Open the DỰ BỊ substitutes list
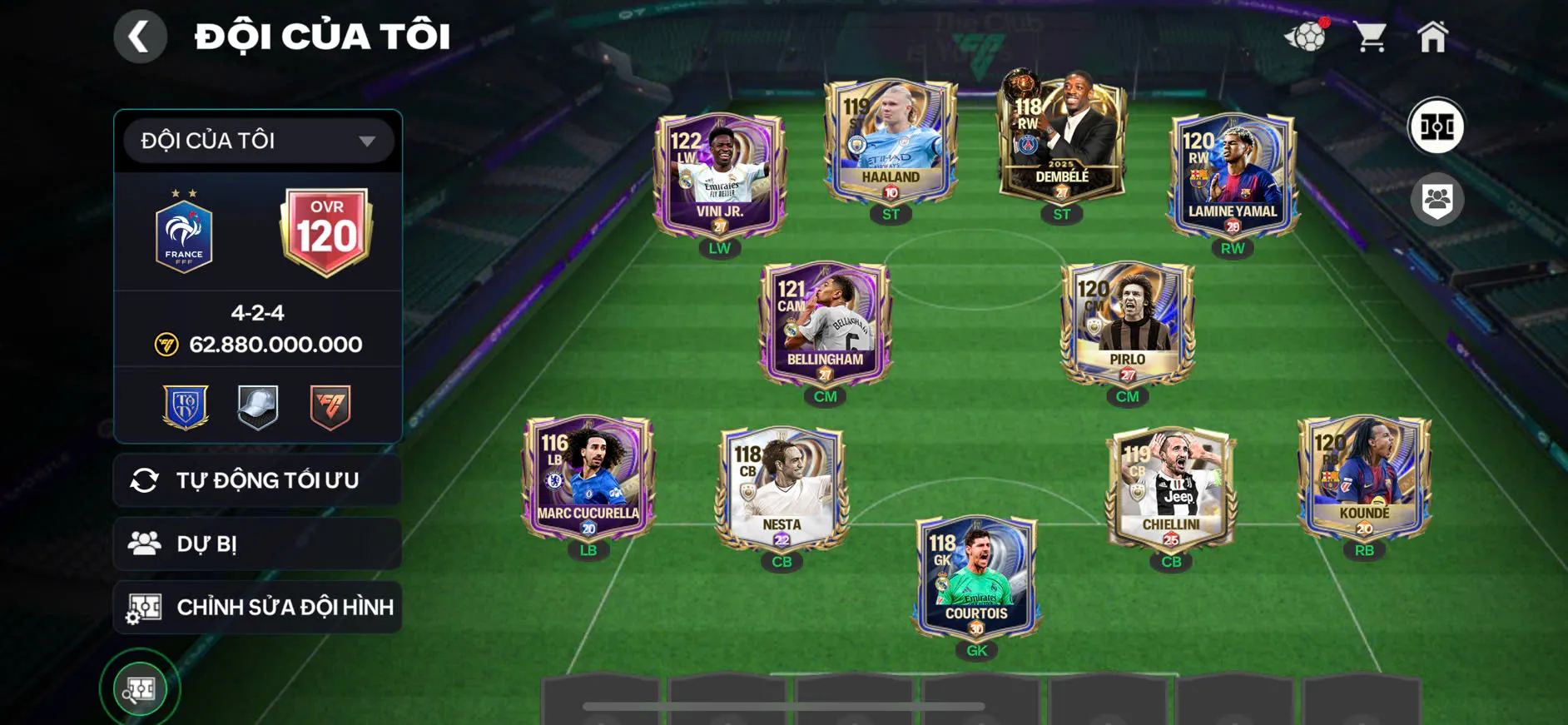Screen dimensions: 1568x725 click(258, 544)
